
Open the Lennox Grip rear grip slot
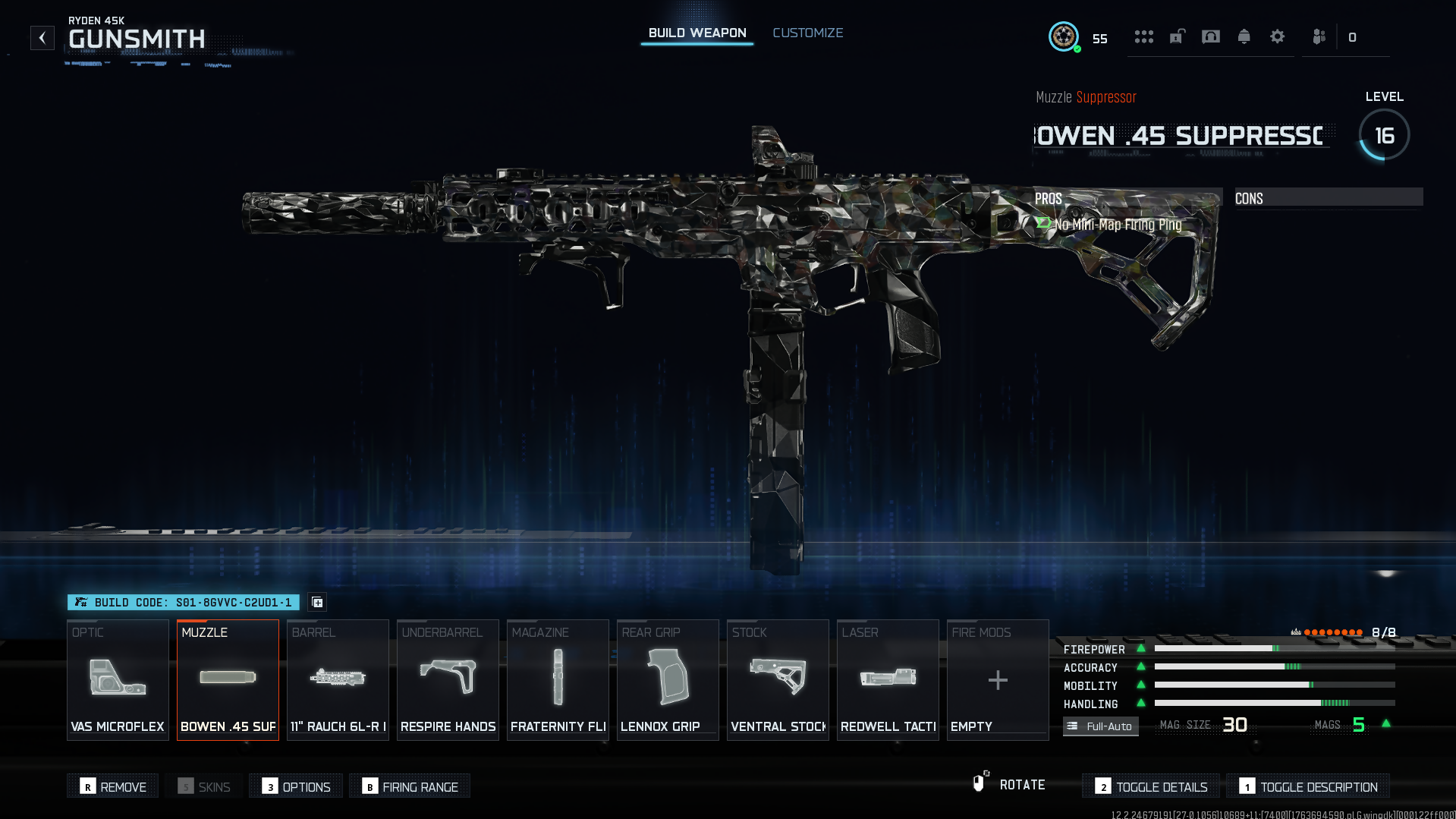click(668, 679)
